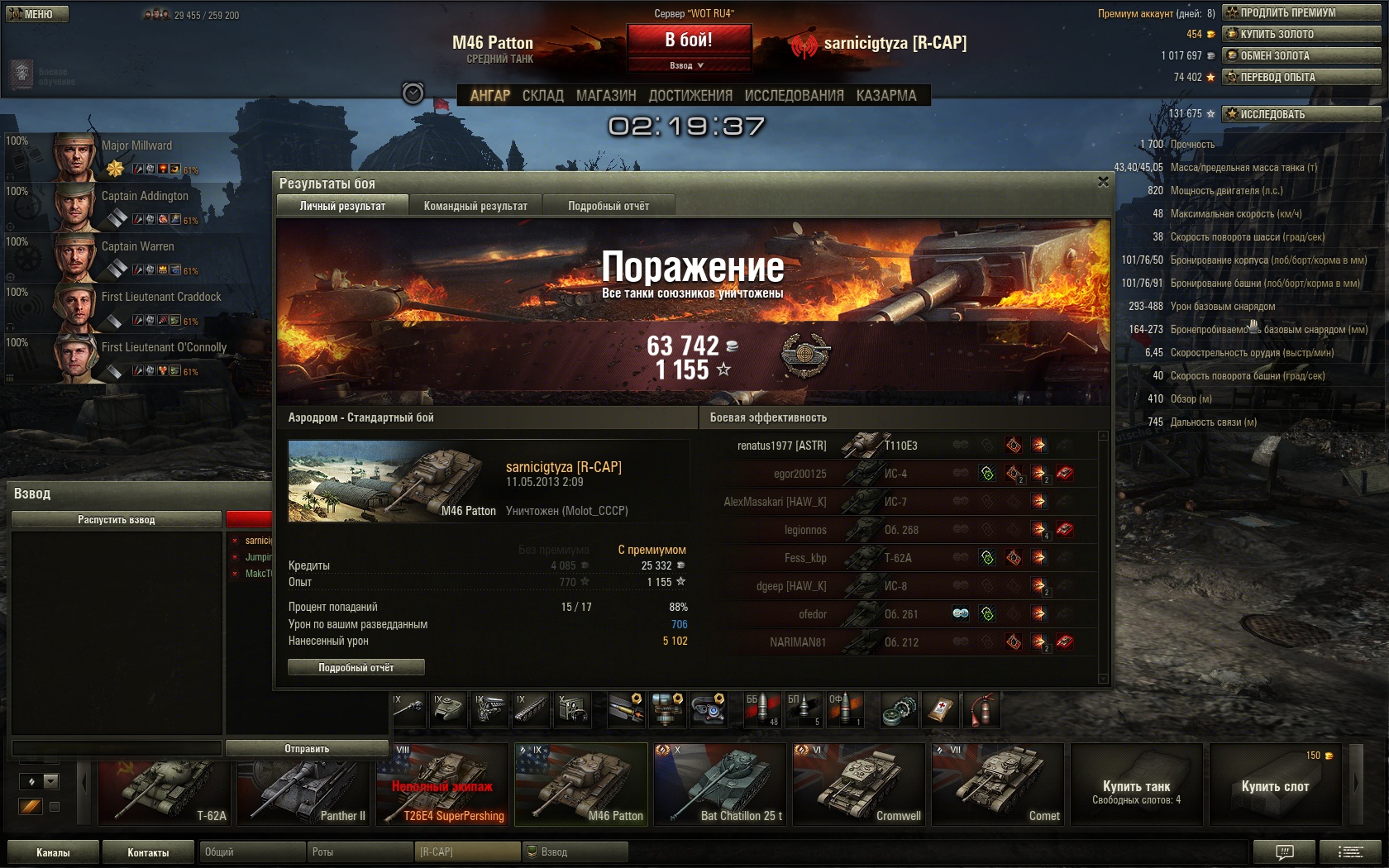Viewport: 1389px width, 868px height.
Task: Choose the Cromwell tank in carousel
Action: click(x=858, y=784)
